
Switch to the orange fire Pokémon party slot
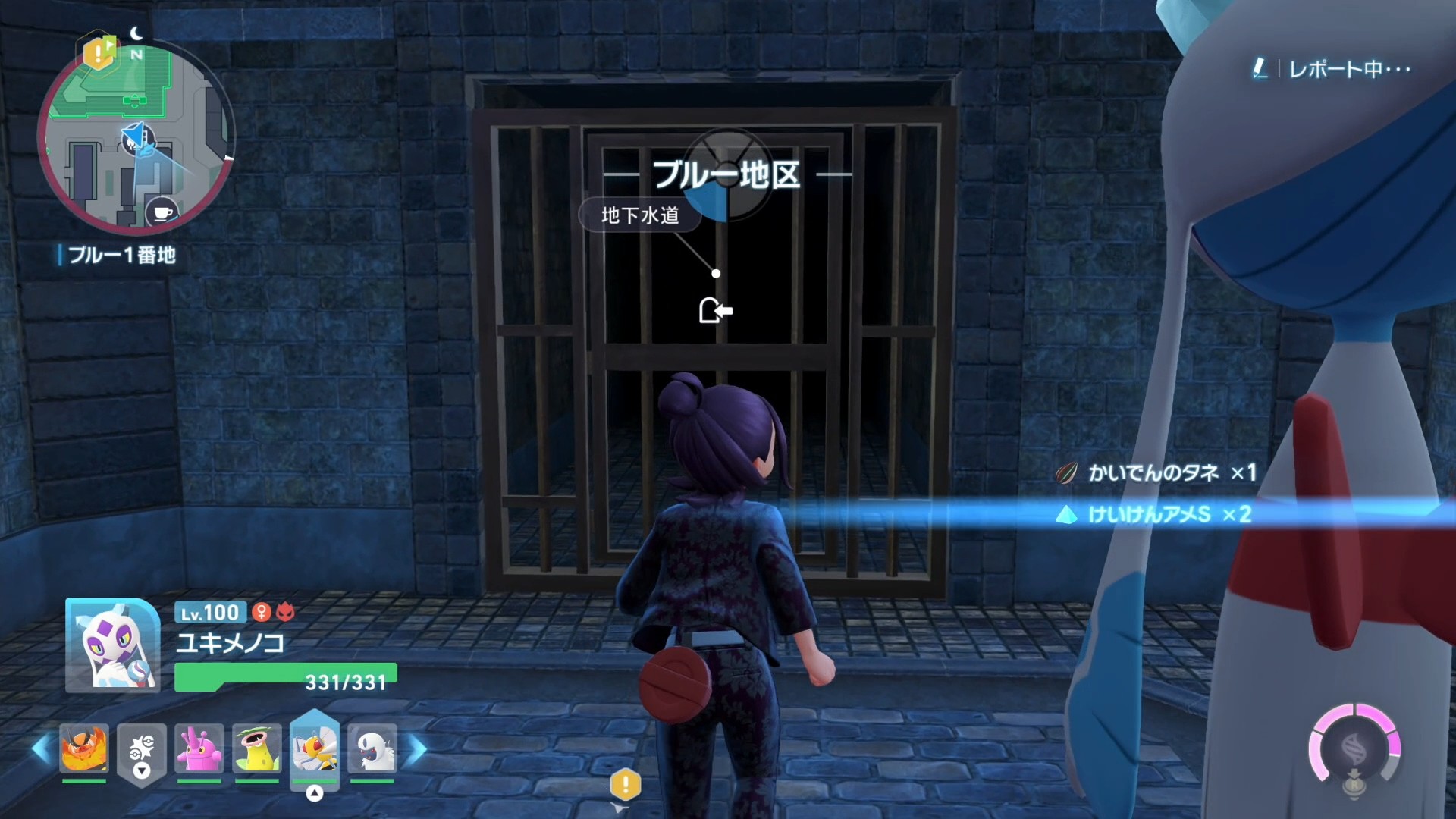(84, 749)
